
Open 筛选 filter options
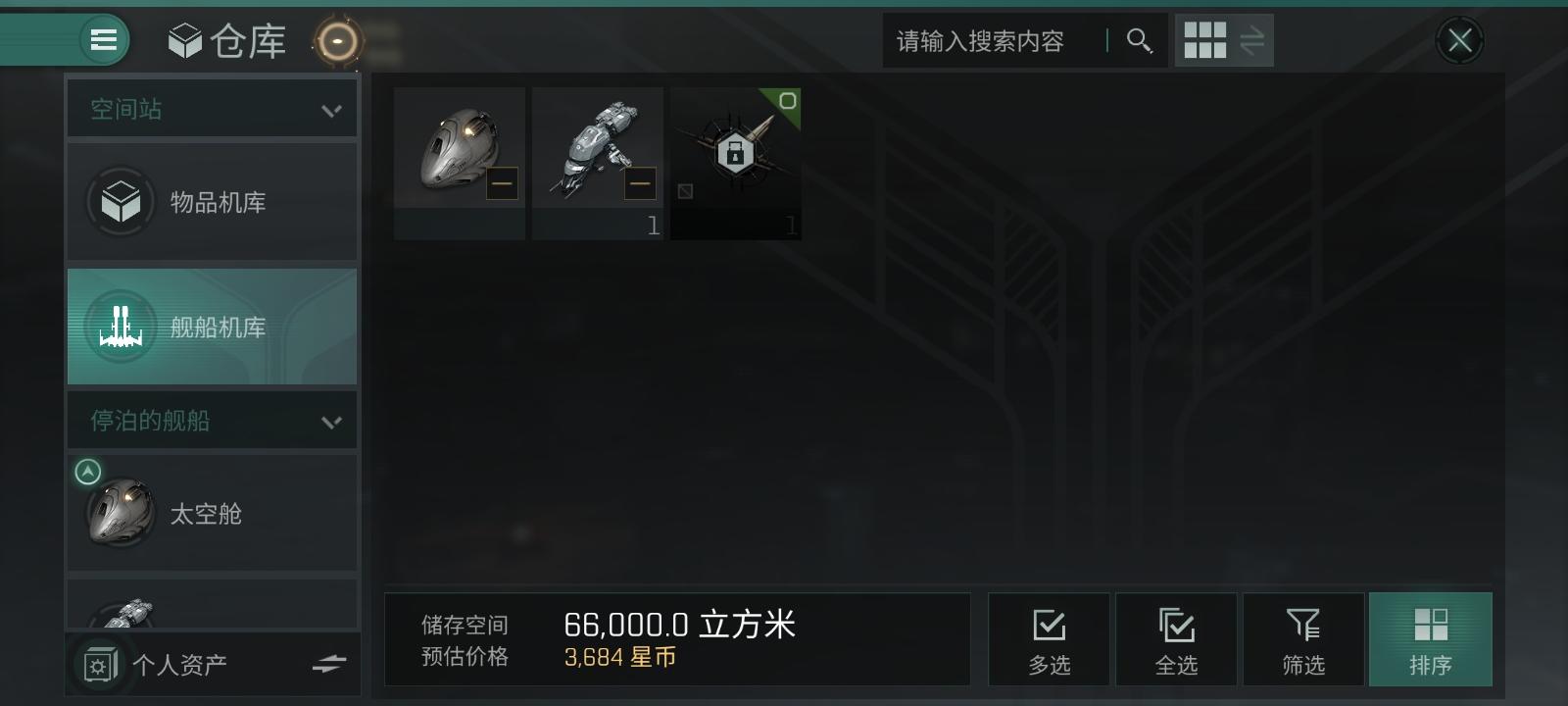point(1303,639)
